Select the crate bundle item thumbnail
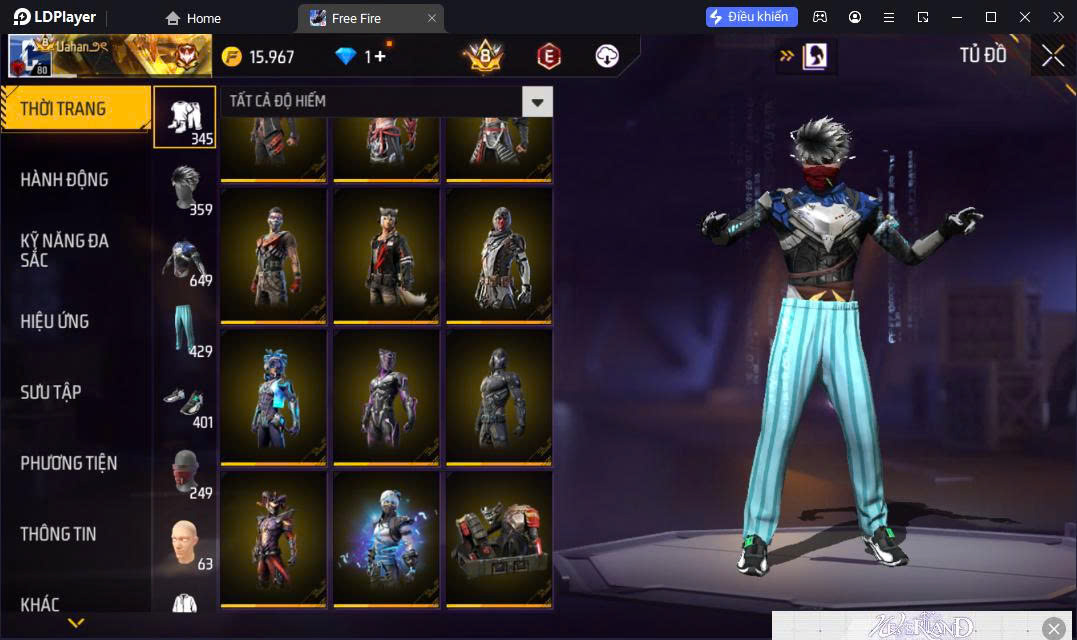This screenshot has height=640, width=1077. click(x=499, y=538)
